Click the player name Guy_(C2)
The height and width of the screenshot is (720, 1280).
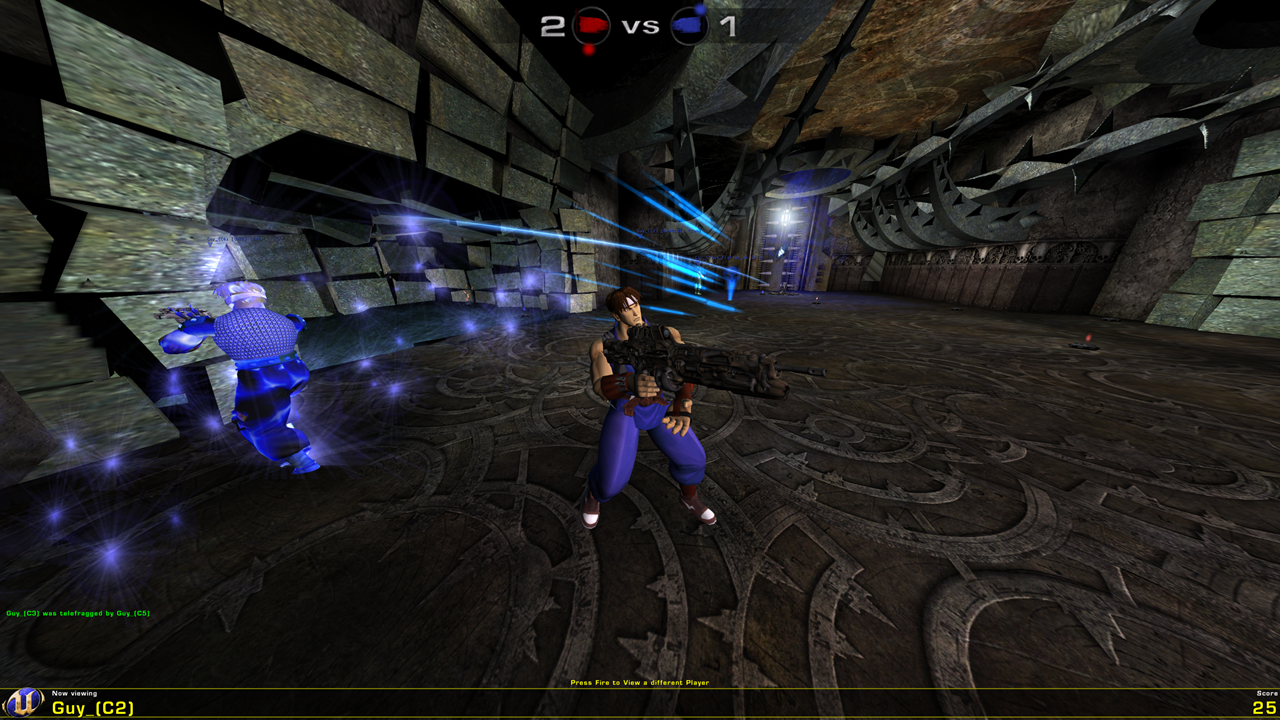pos(93,707)
